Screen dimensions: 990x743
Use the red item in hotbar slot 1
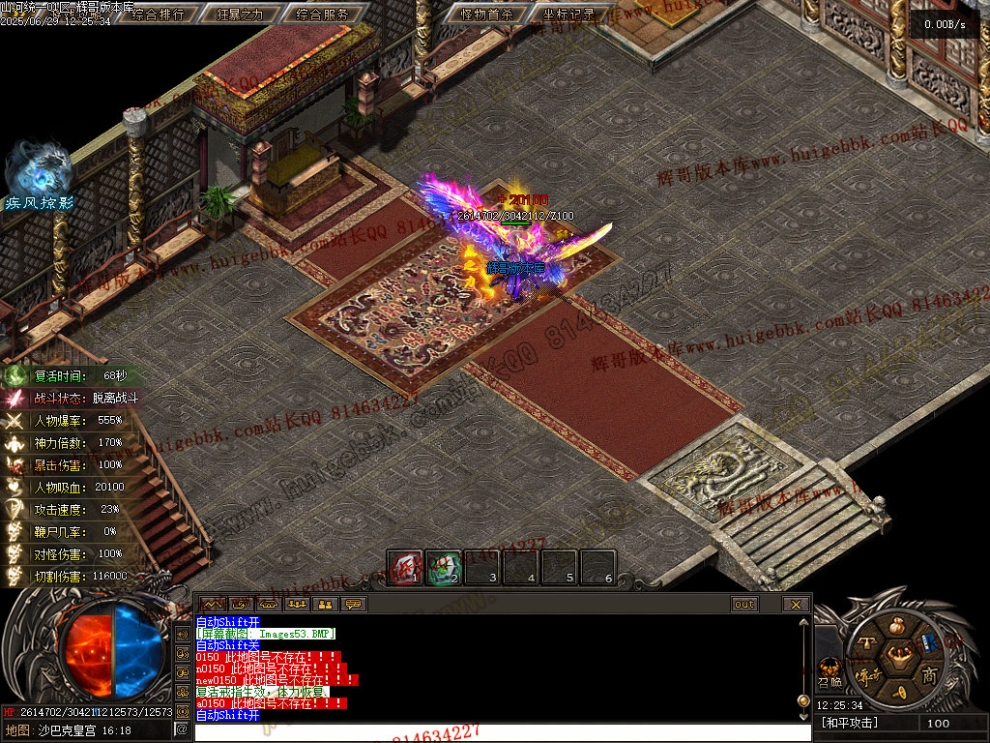click(x=405, y=566)
